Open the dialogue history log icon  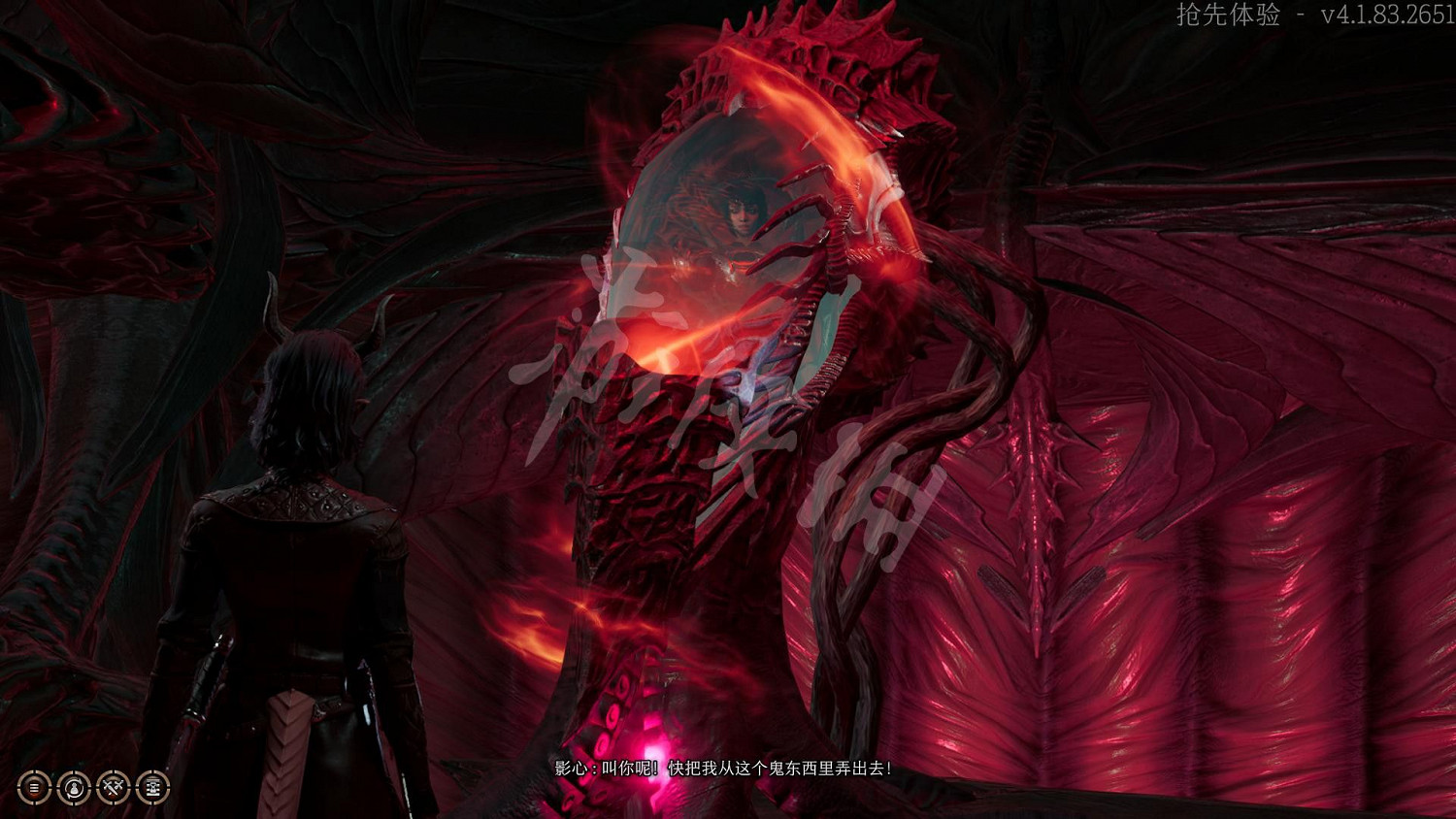pyautogui.click(x=34, y=788)
